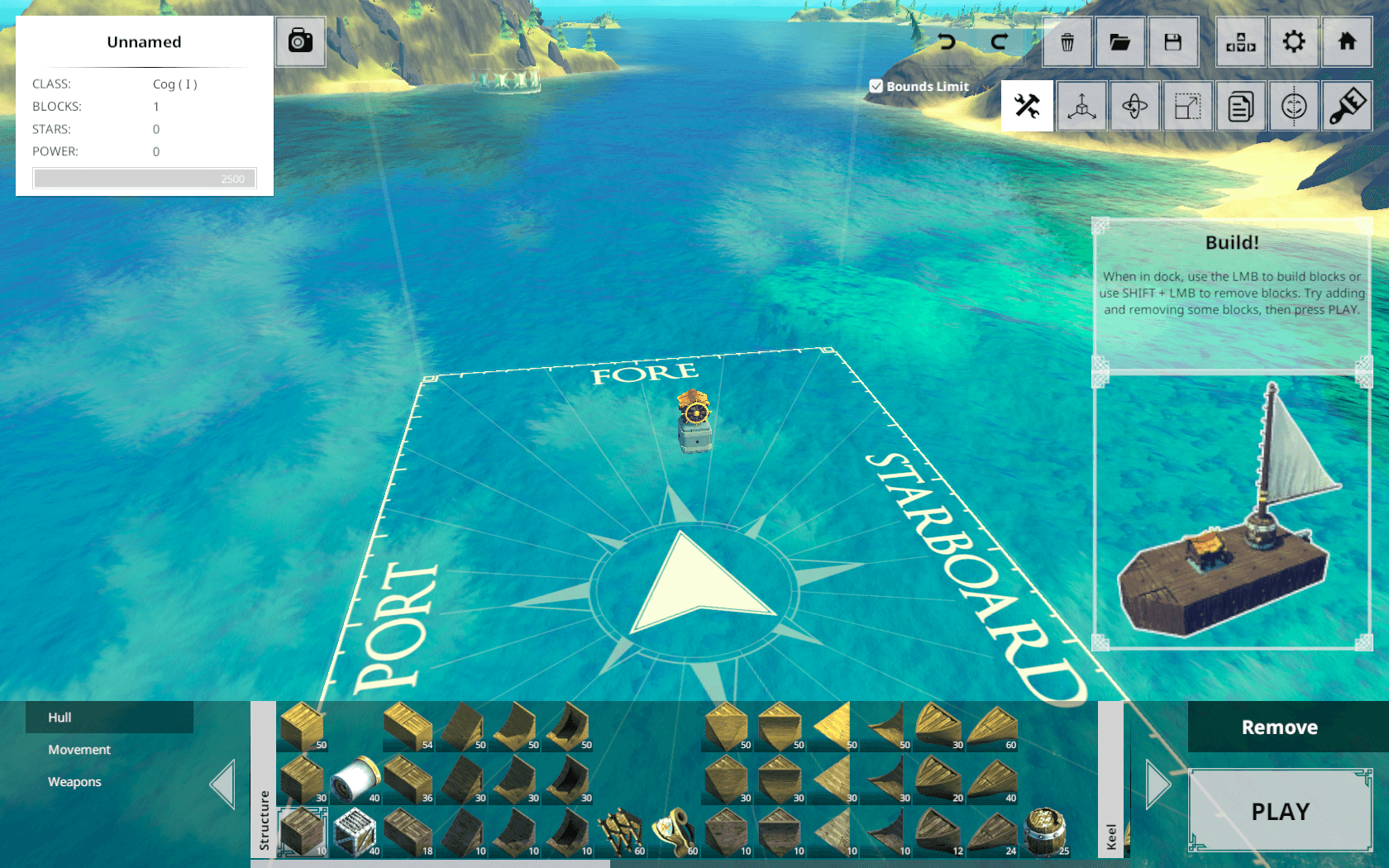The width and height of the screenshot is (1389, 868).
Task: Take a screenshot with the camera button
Action: [x=300, y=41]
